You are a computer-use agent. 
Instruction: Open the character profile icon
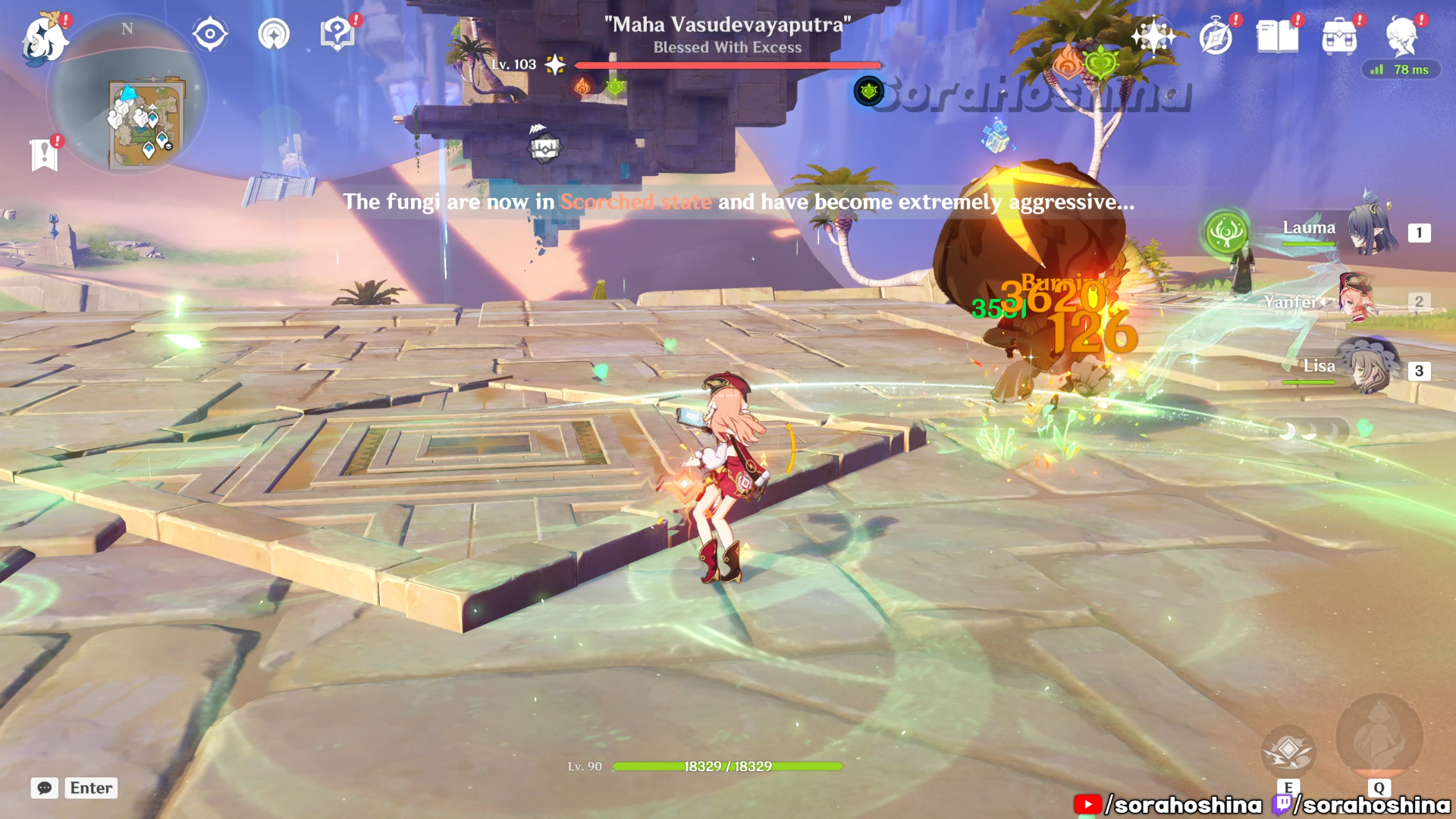point(1401,36)
